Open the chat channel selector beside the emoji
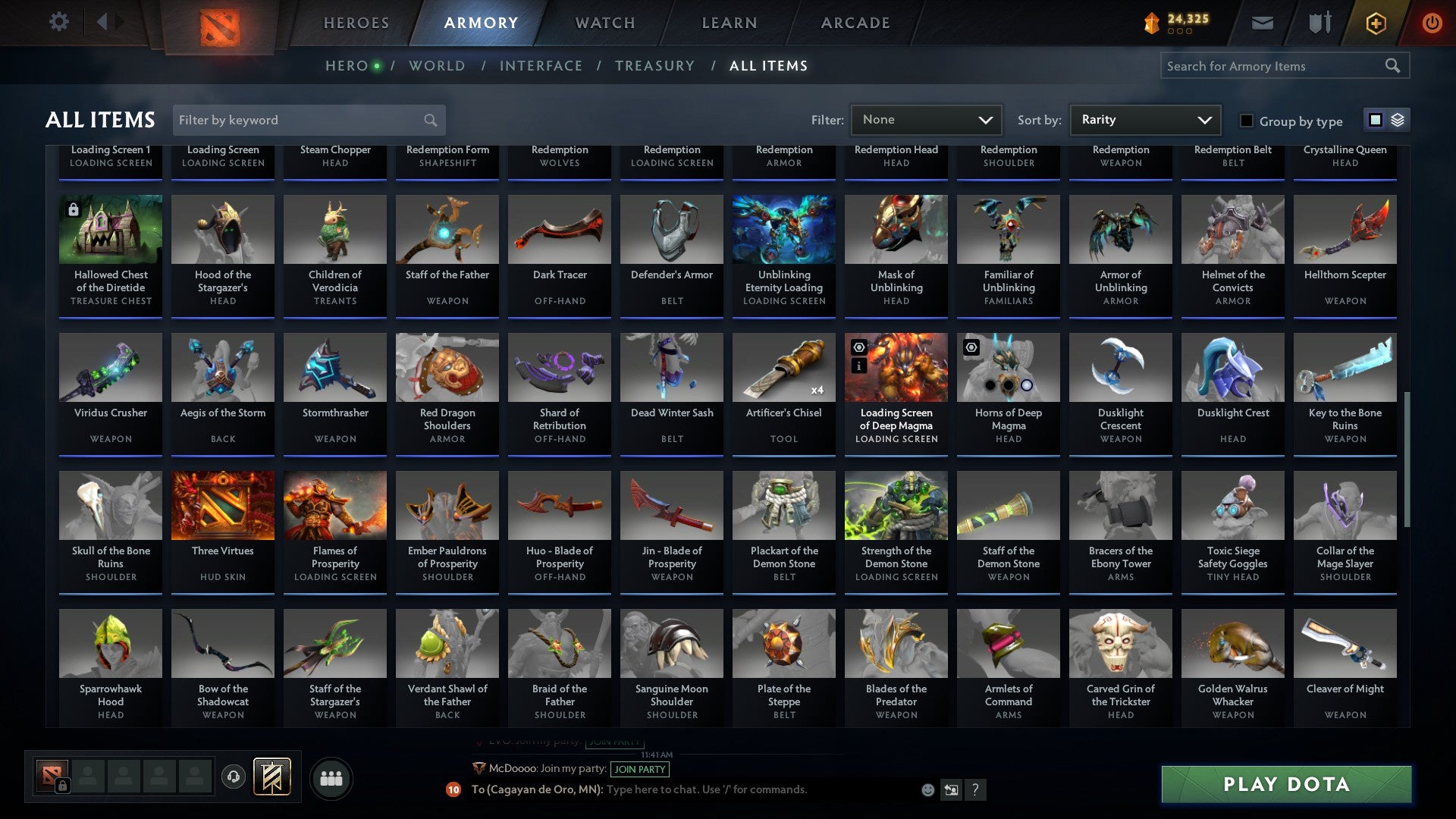 950,789
